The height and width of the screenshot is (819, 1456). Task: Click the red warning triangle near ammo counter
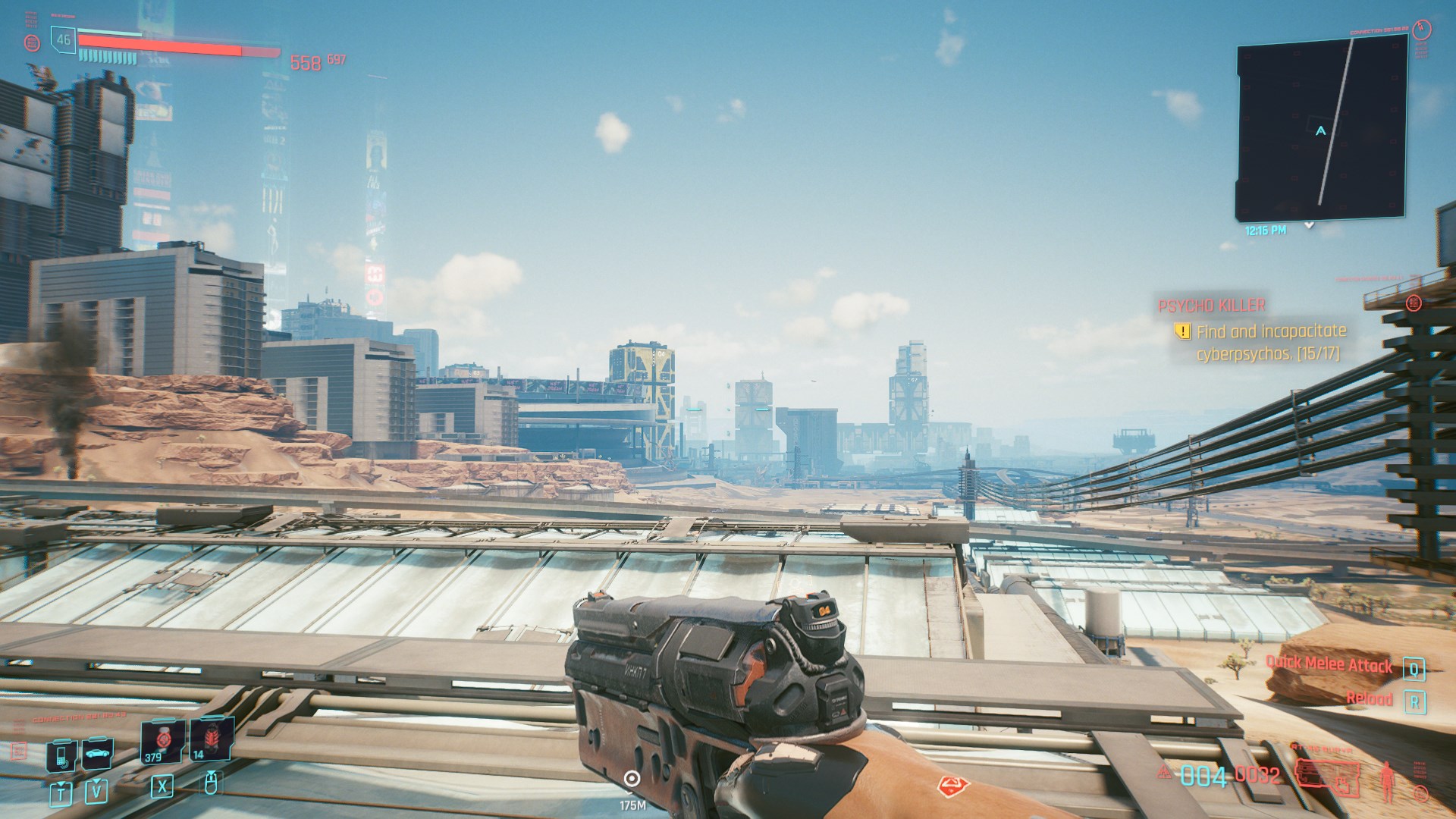point(1163,772)
